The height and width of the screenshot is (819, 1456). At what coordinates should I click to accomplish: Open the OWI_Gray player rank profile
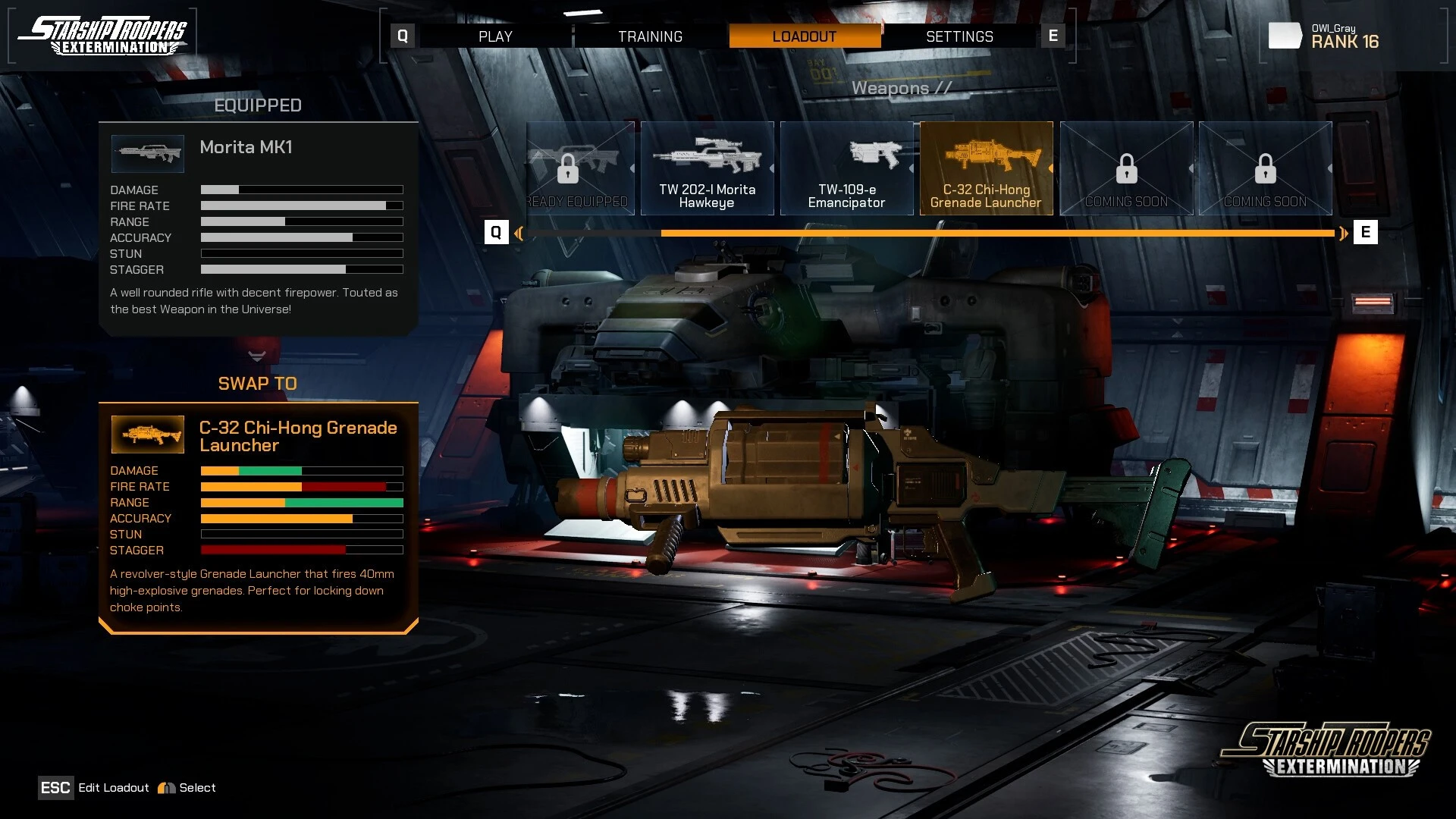1344,36
